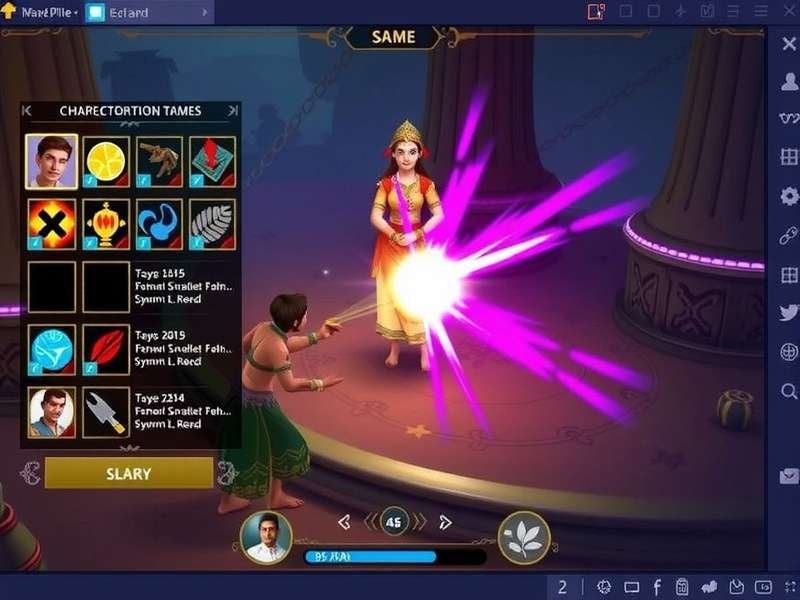Click the left arrow beside number 45
This screenshot has height=600, width=800.
tap(344, 522)
